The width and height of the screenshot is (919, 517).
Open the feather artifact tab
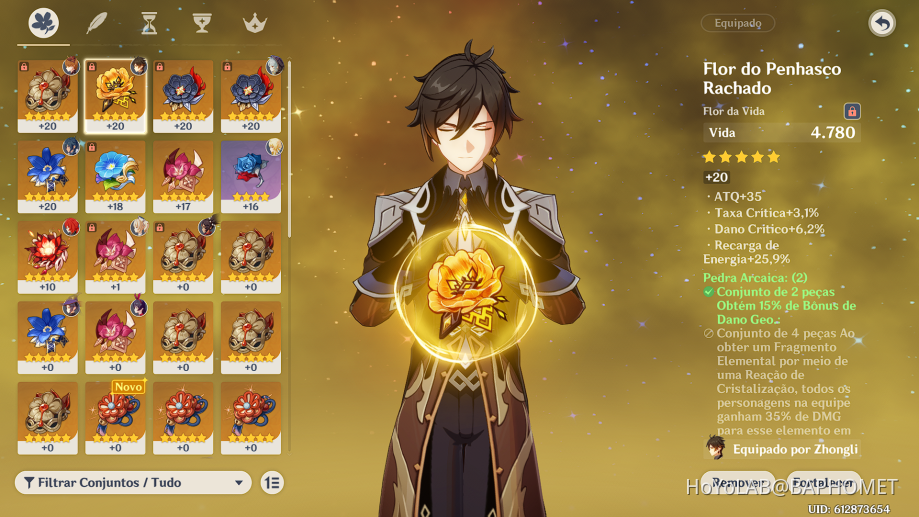coord(96,23)
